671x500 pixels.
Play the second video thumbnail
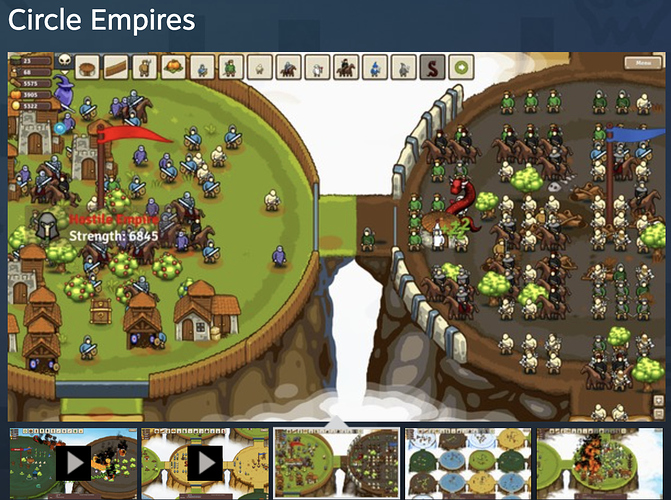(x=203, y=462)
